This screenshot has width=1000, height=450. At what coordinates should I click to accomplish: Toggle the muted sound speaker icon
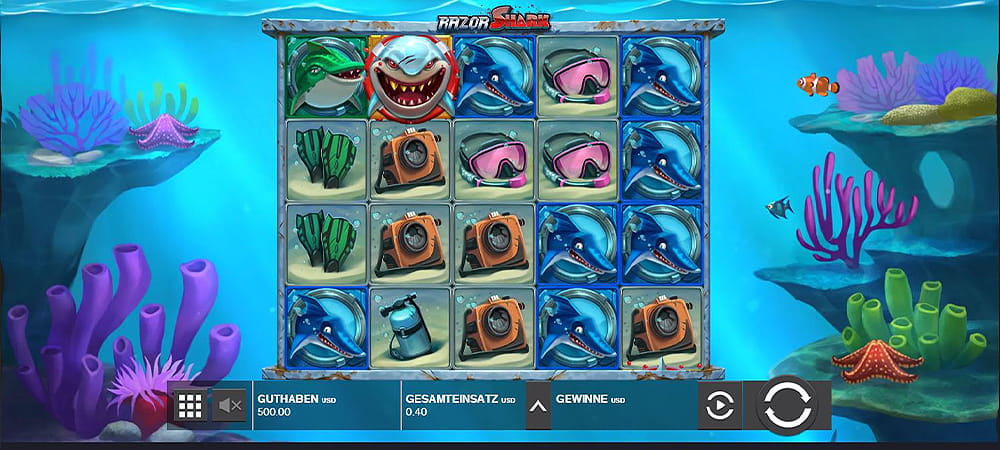[230, 405]
